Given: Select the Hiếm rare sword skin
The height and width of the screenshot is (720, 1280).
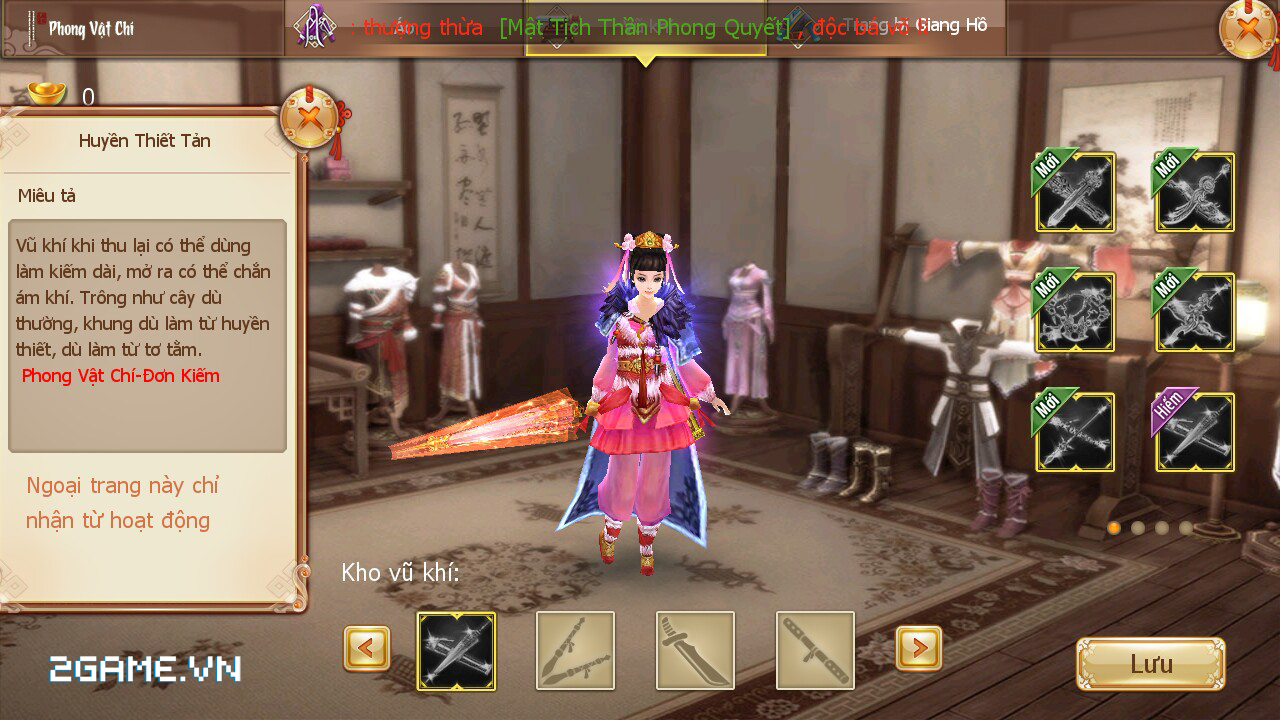Looking at the screenshot, I should pos(1193,431).
